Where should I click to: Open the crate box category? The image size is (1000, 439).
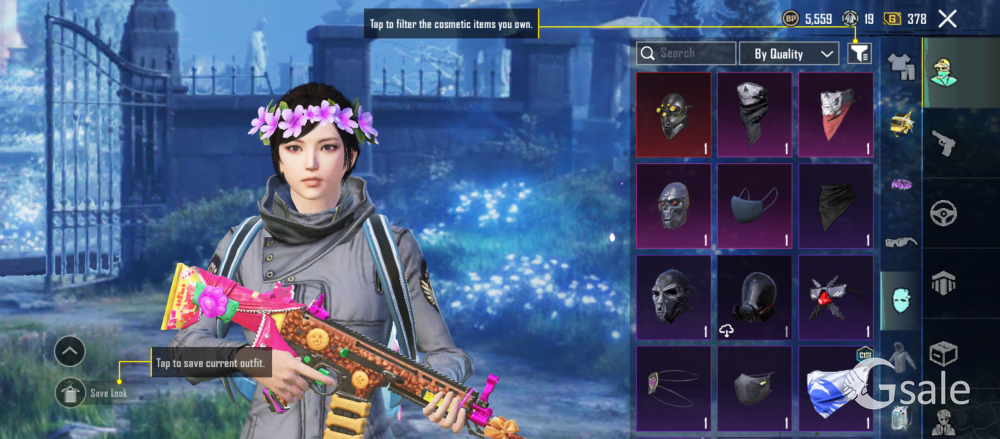coord(943,353)
